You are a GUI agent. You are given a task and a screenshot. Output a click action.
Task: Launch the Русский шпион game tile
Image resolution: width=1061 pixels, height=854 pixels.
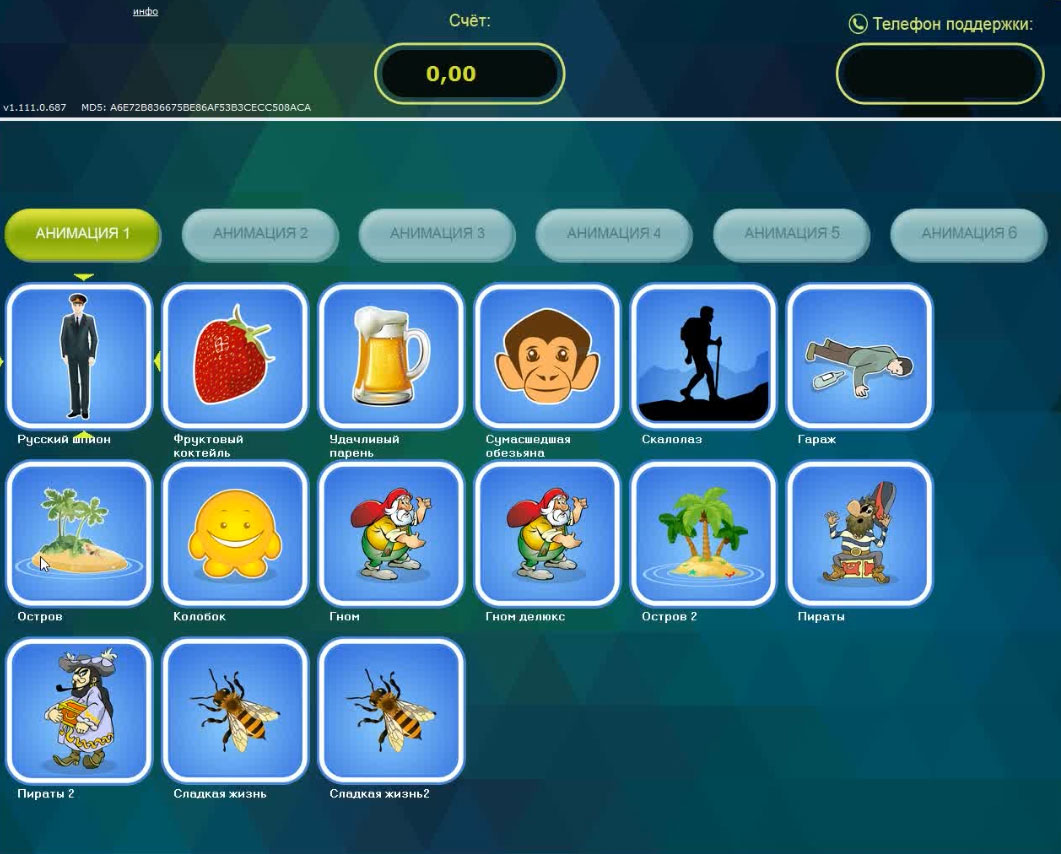coord(79,355)
